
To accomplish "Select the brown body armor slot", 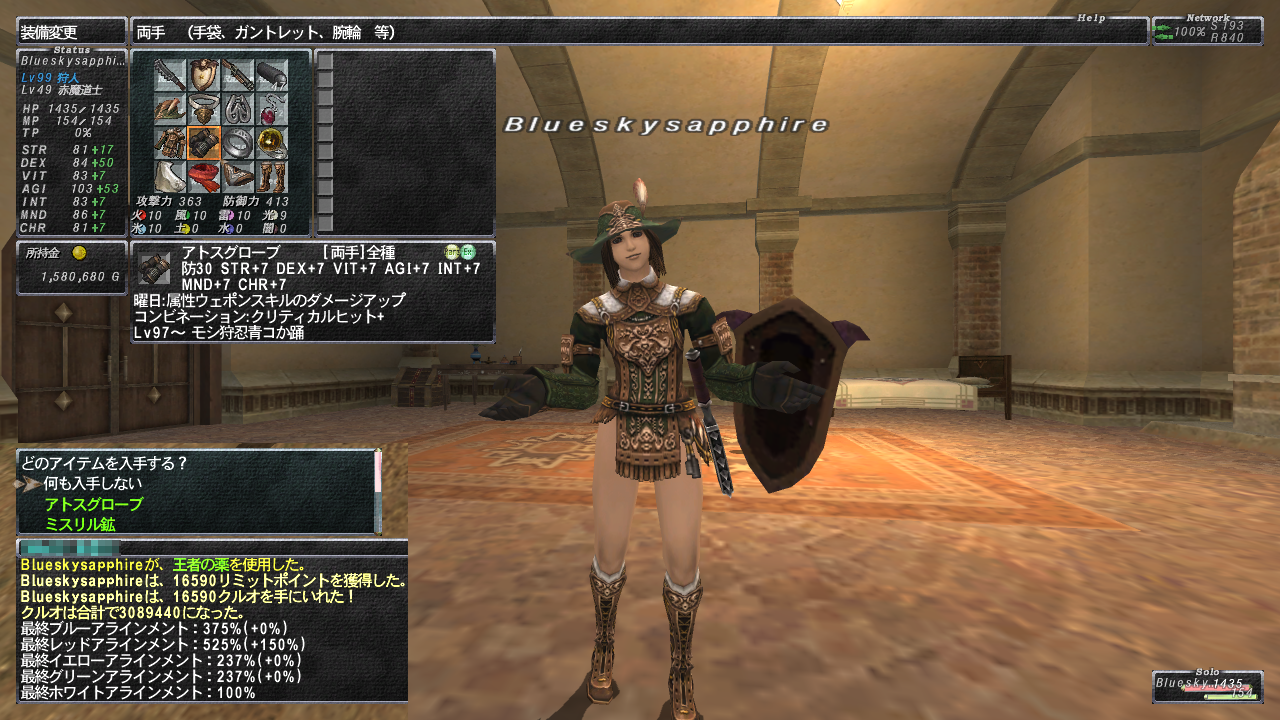I will tap(170, 143).
